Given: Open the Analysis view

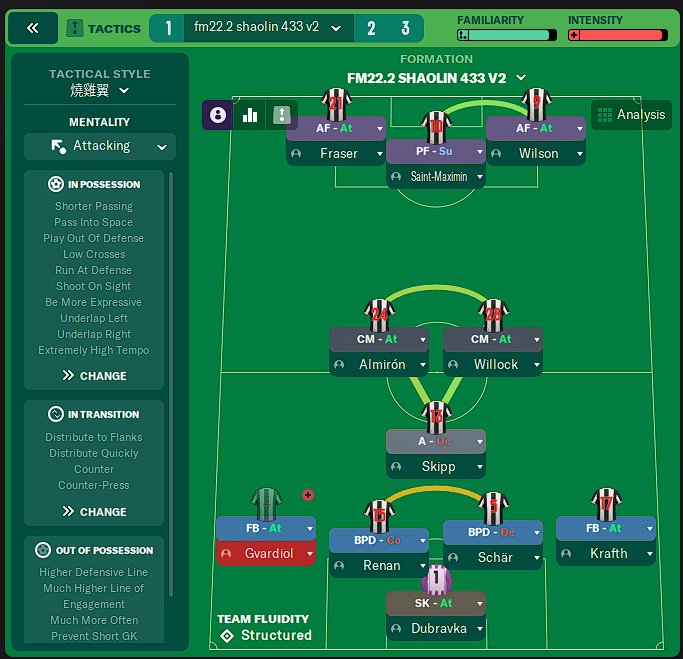Looking at the screenshot, I should click(630, 114).
